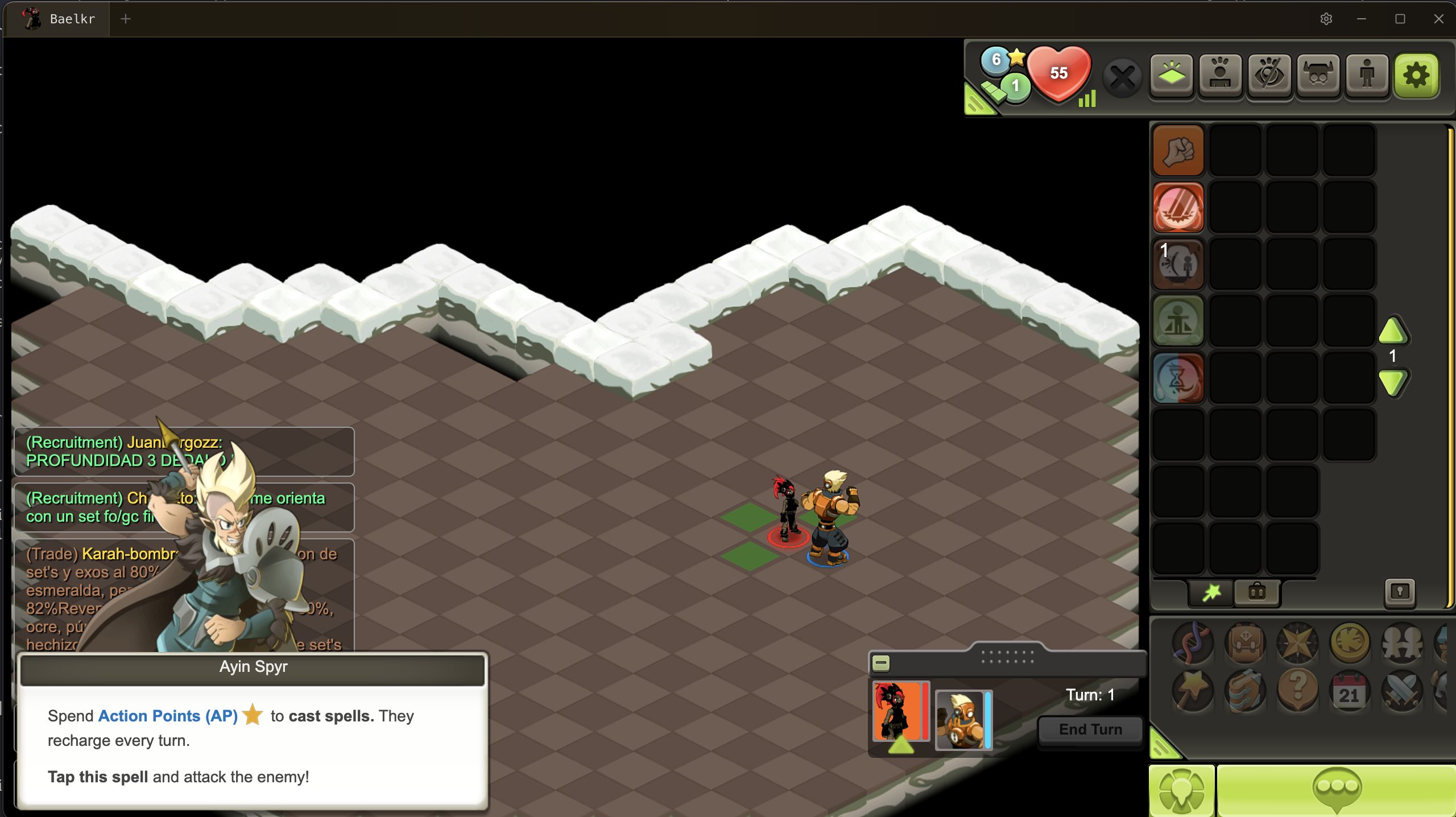1456x817 pixels.
Task: Open the window settings gear in title bar
Action: (1326, 19)
